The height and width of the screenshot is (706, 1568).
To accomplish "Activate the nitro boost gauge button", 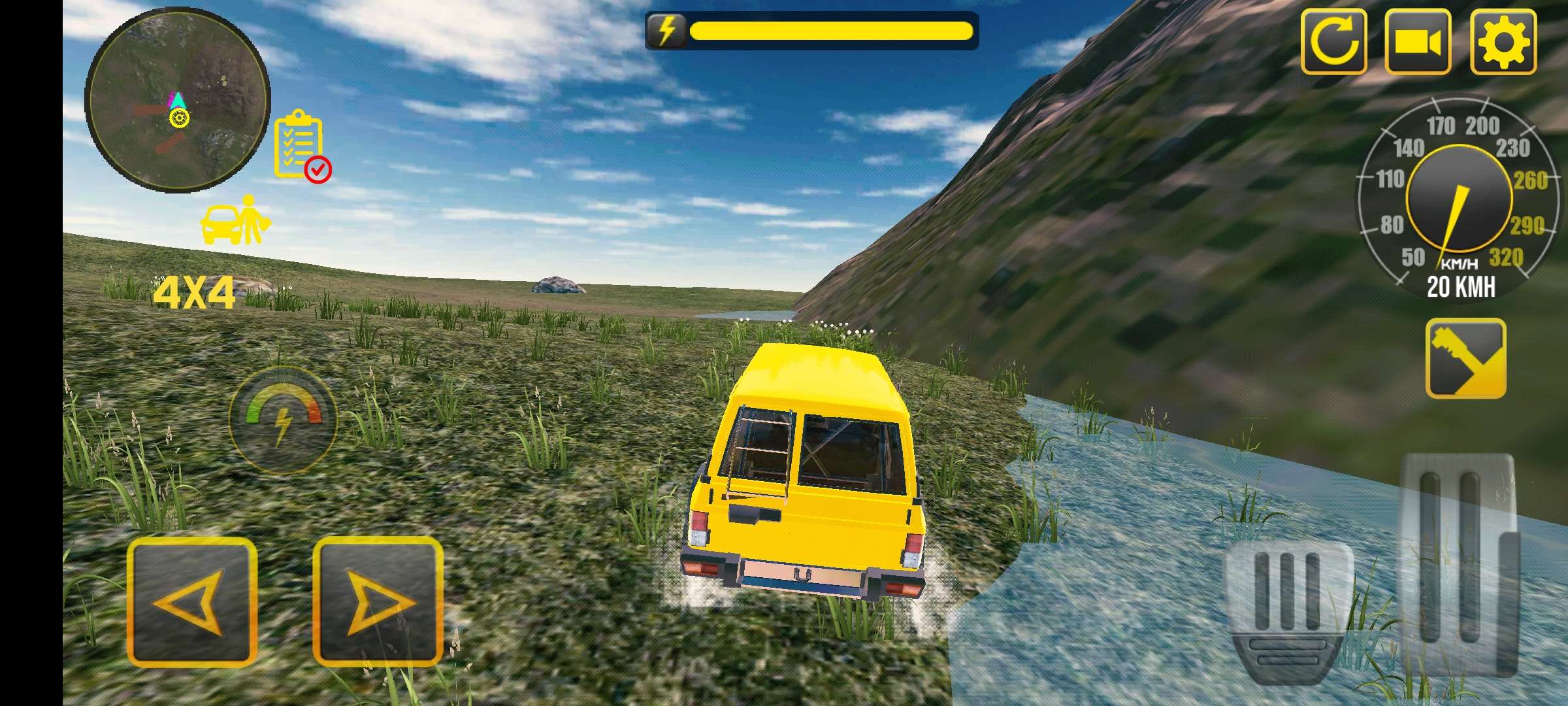I will (283, 418).
